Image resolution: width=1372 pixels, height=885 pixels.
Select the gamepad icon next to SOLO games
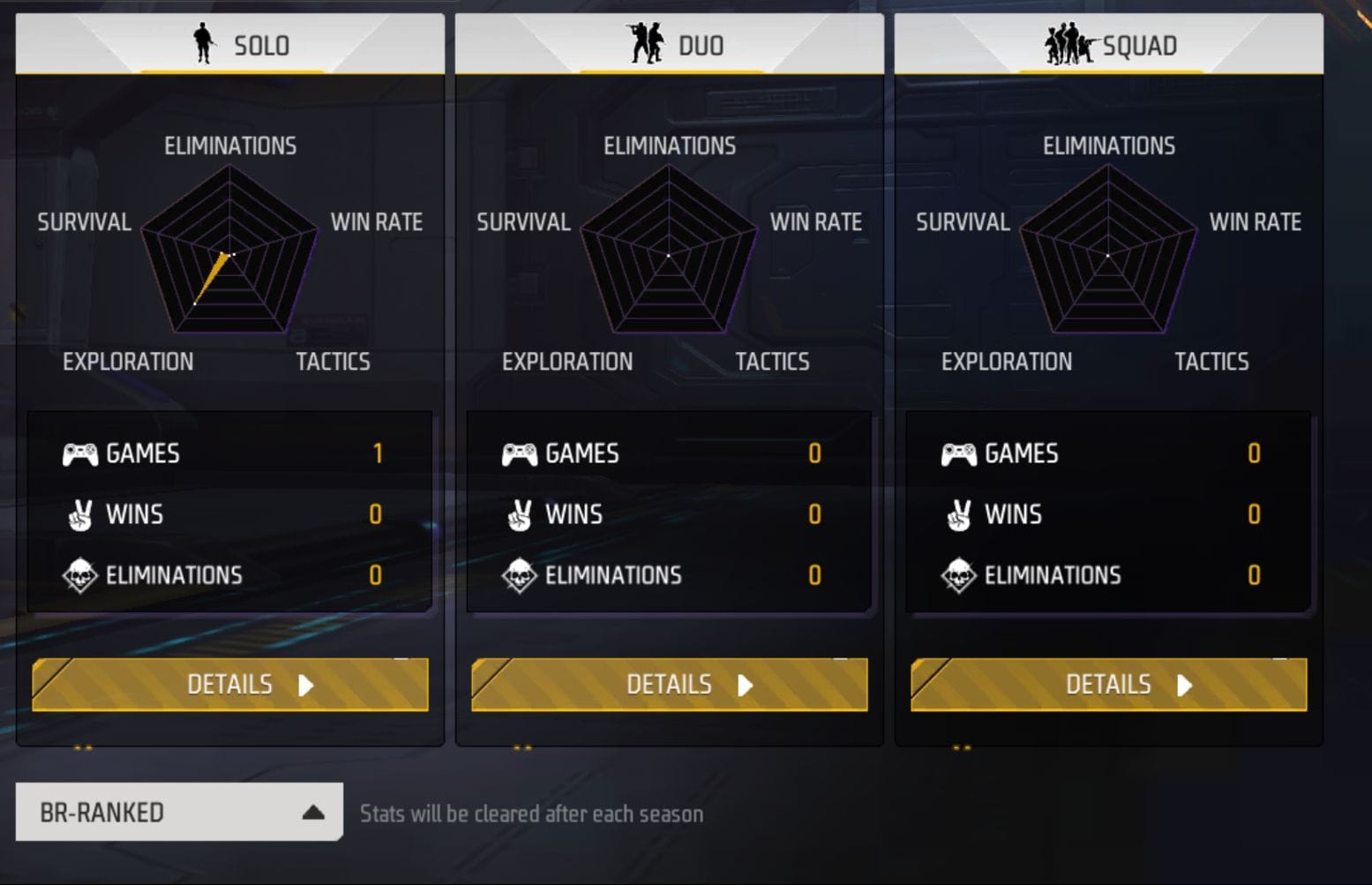[79, 454]
